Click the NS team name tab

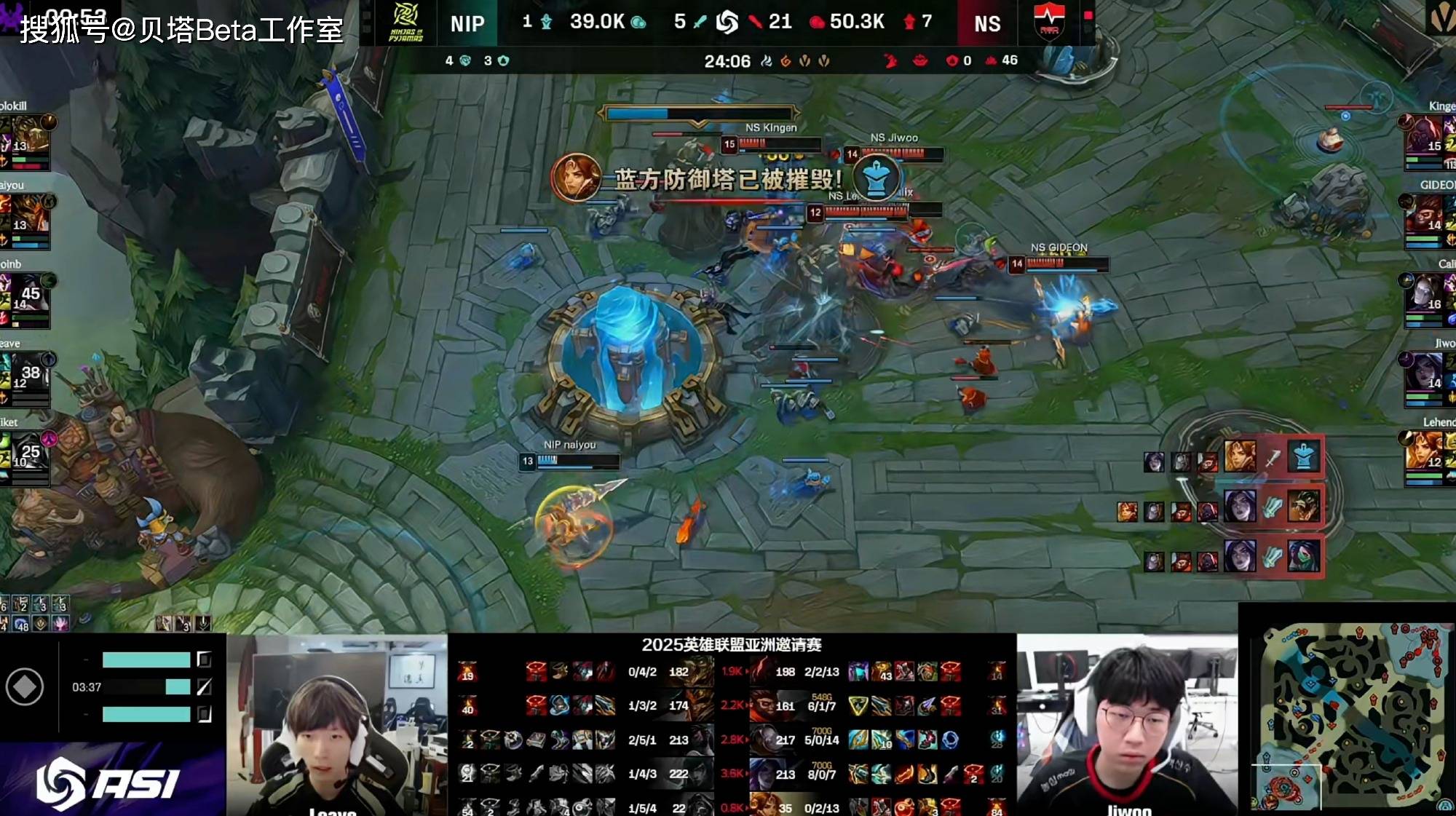[x=986, y=24]
